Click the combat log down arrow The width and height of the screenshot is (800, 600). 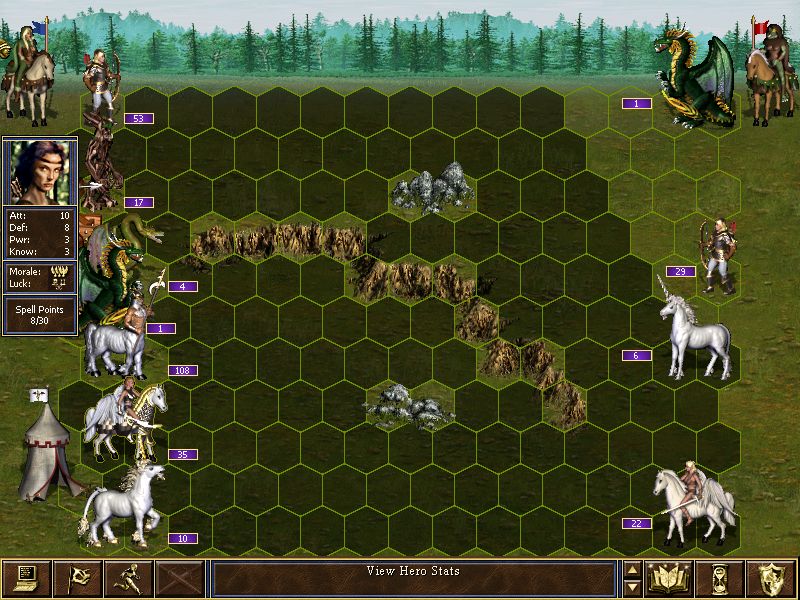[631, 587]
